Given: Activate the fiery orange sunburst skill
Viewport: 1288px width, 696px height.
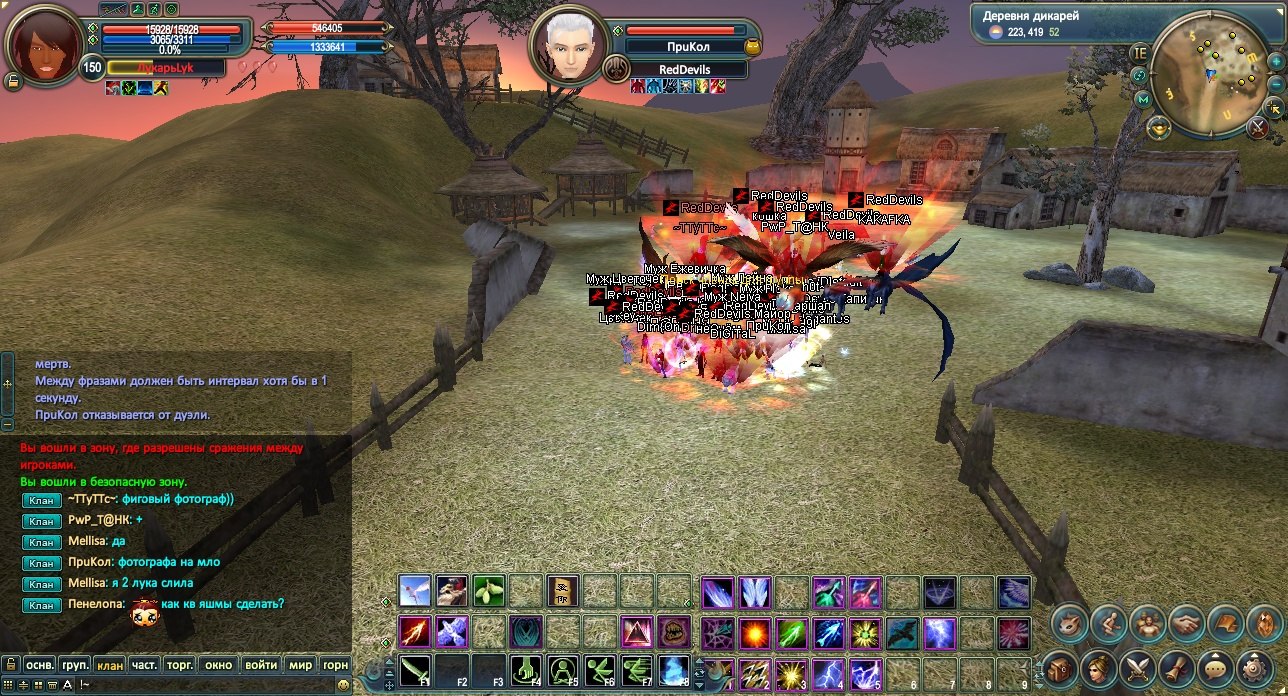Looking at the screenshot, I should tap(754, 632).
